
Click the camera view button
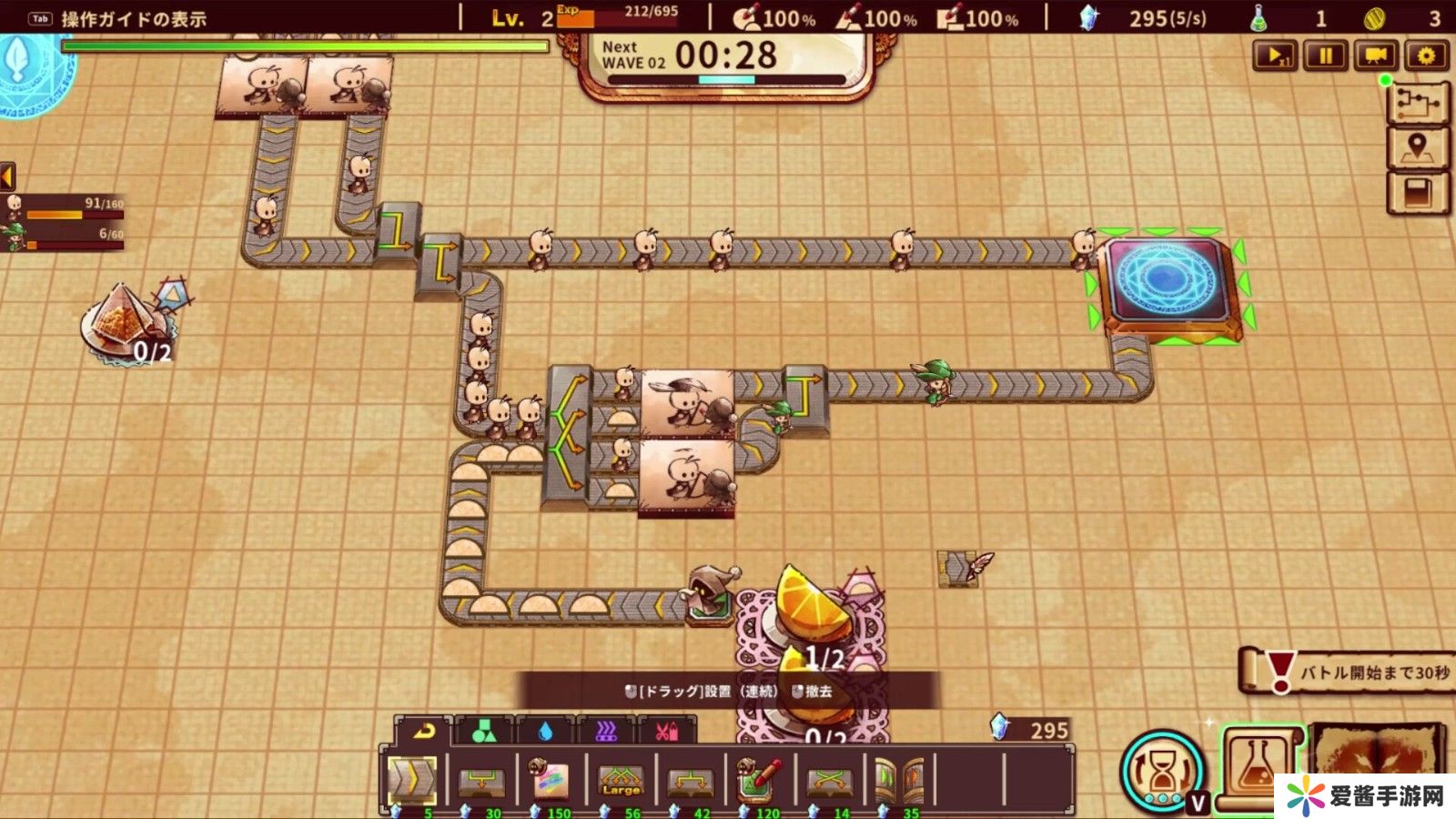(1376, 56)
